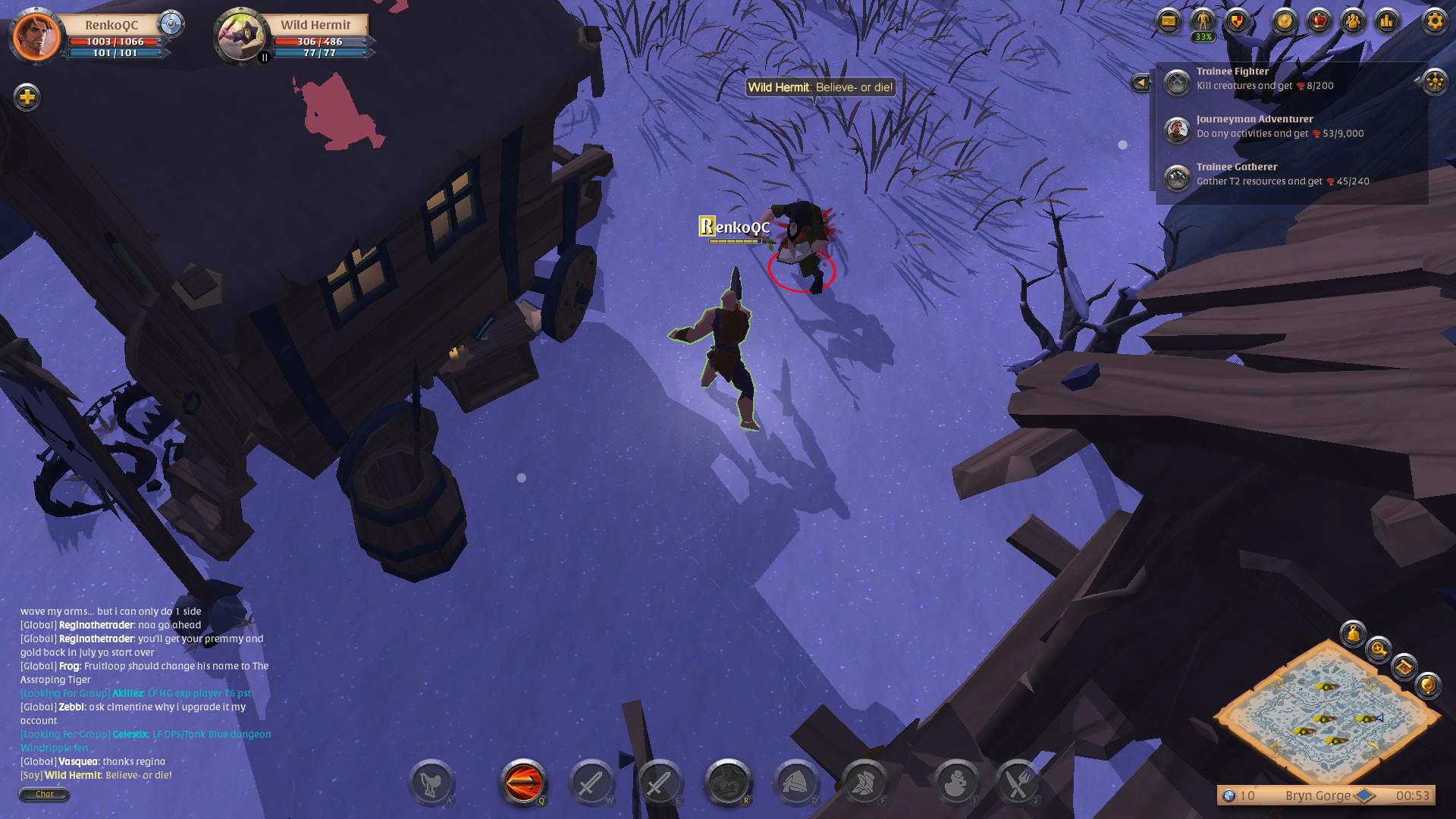Open the character inventory figure icon
This screenshot has width=1456, height=819.
(1203, 21)
